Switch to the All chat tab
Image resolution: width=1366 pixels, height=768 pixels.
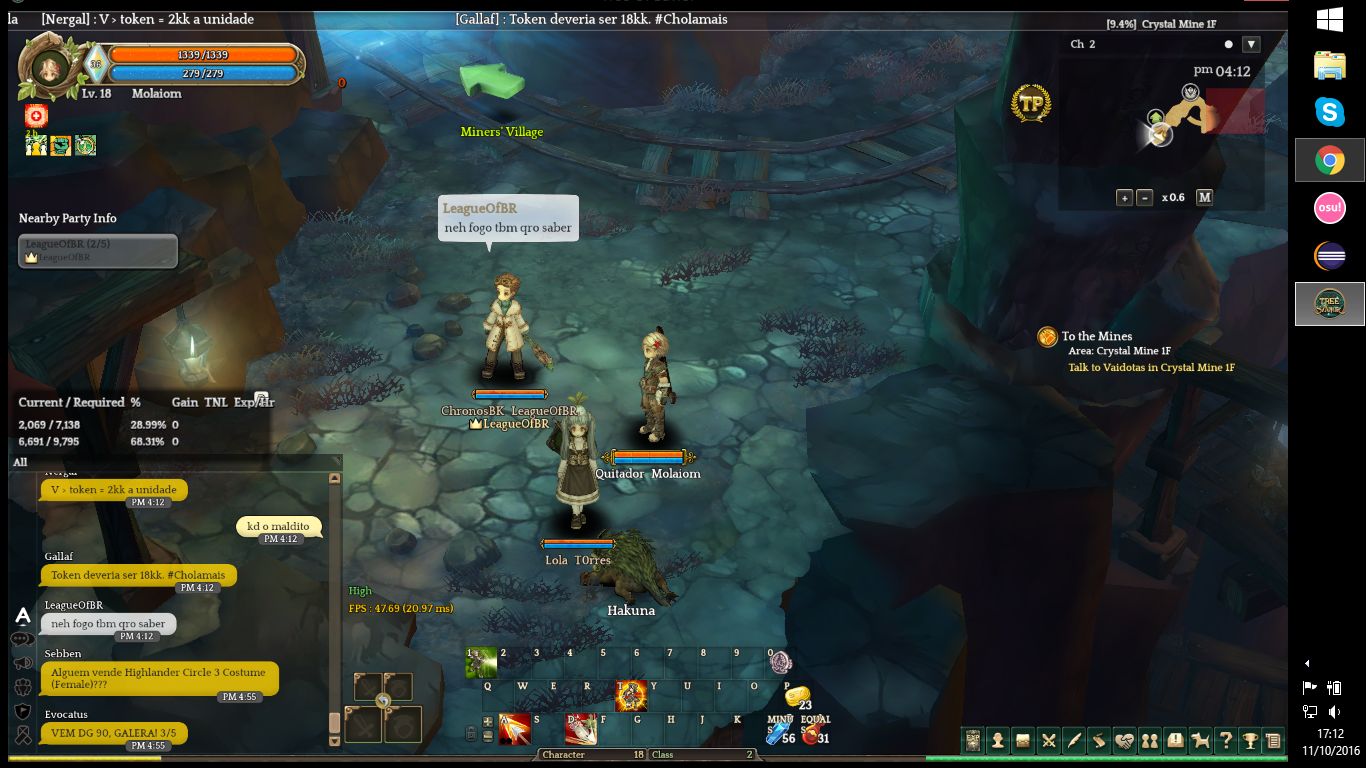coord(20,462)
